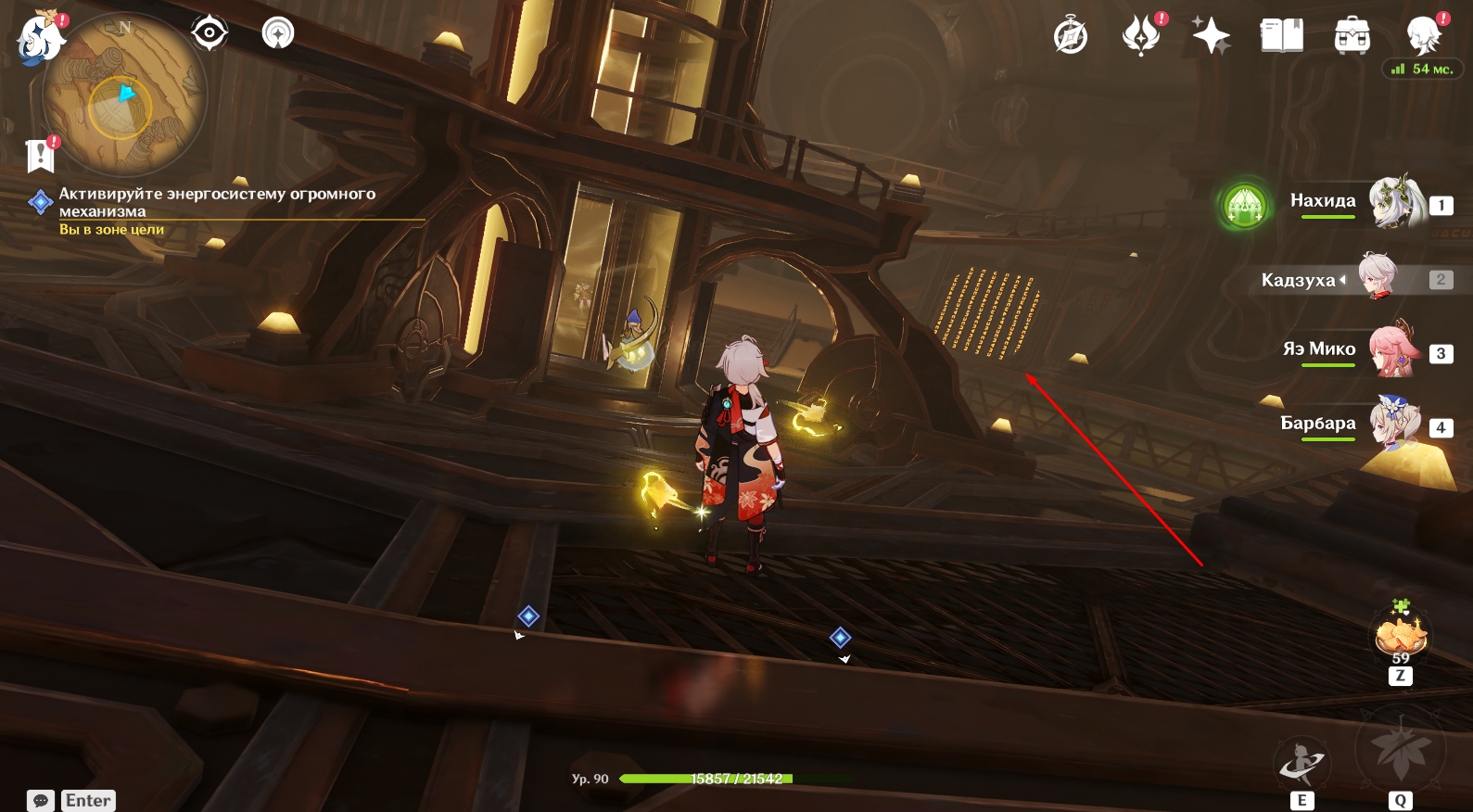The height and width of the screenshot is (812, 1473).
Task: Open the character screen icon
Action: (1423, 37)
